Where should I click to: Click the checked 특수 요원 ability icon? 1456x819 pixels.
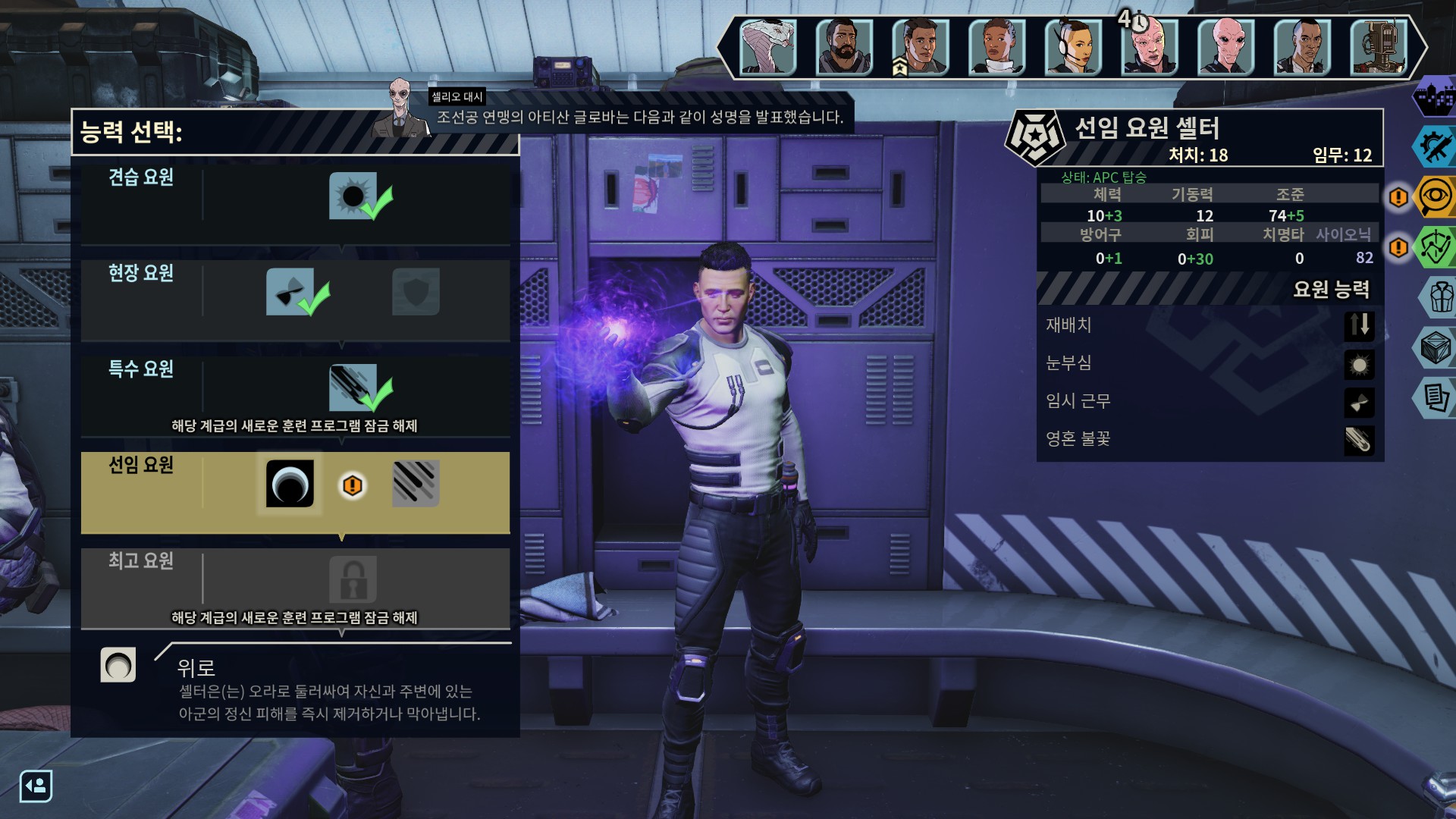click(353, 388)
